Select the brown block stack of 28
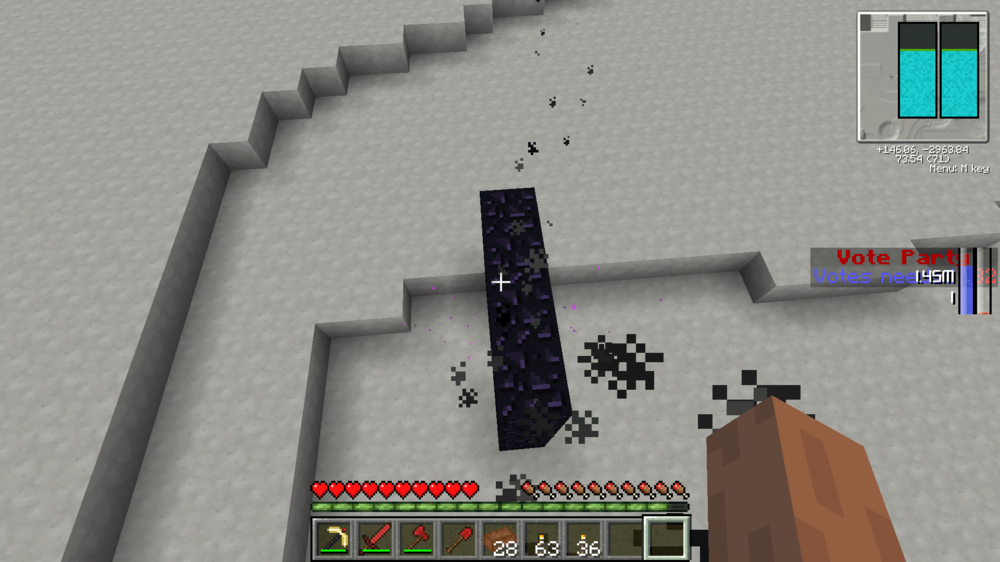Image resolution: width=1000 pixels, height=562 pixels. pos(500,540)
